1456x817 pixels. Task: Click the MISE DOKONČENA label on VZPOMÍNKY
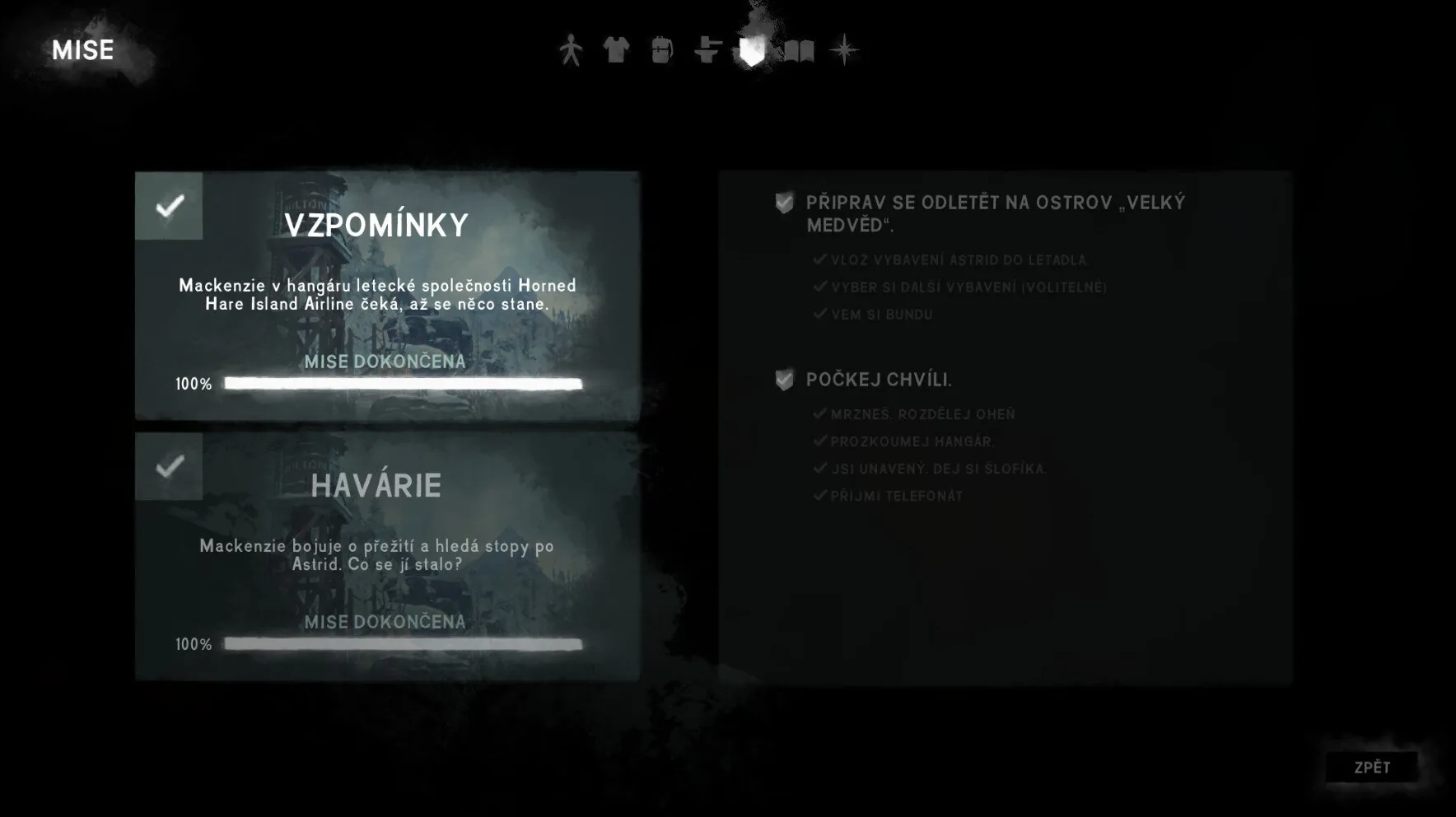(384, 362)
